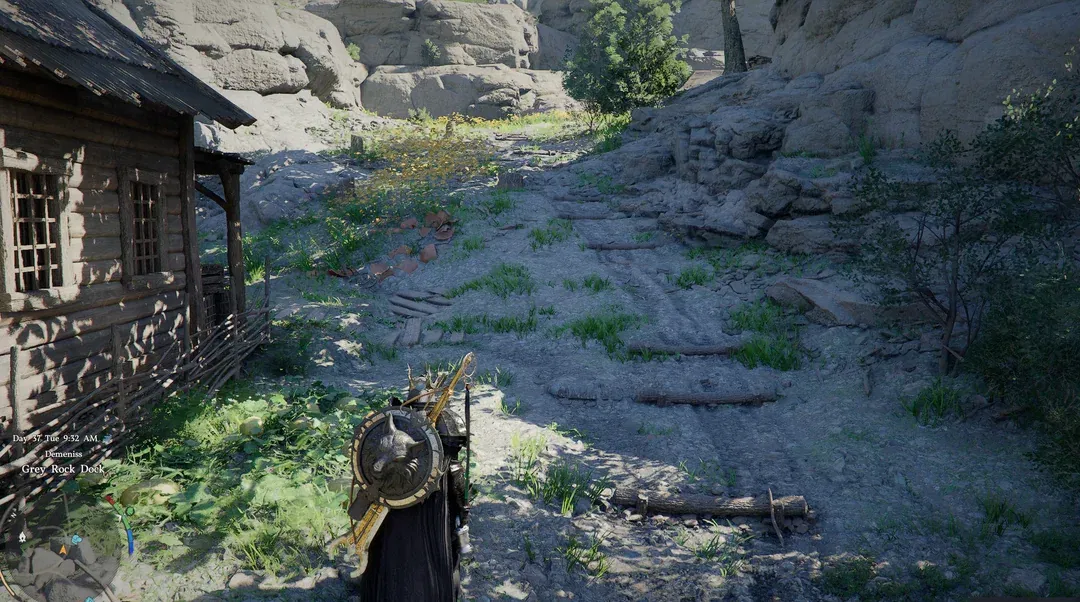Select the white campfire marker on the minimap
The width and height of the screenshot is (1080, 602).
coord(22,537)
